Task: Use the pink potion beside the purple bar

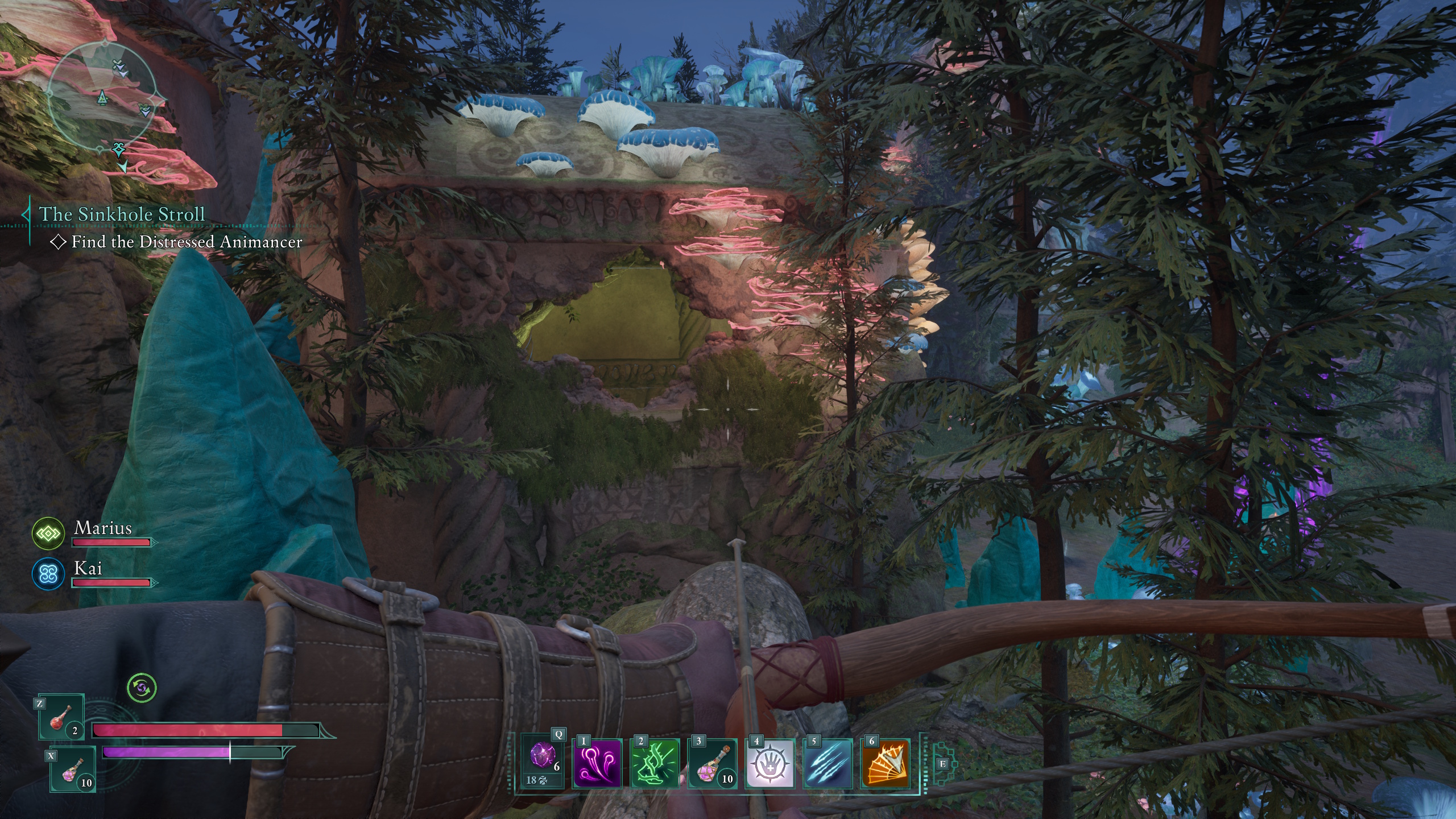Action: click(73, 770)
